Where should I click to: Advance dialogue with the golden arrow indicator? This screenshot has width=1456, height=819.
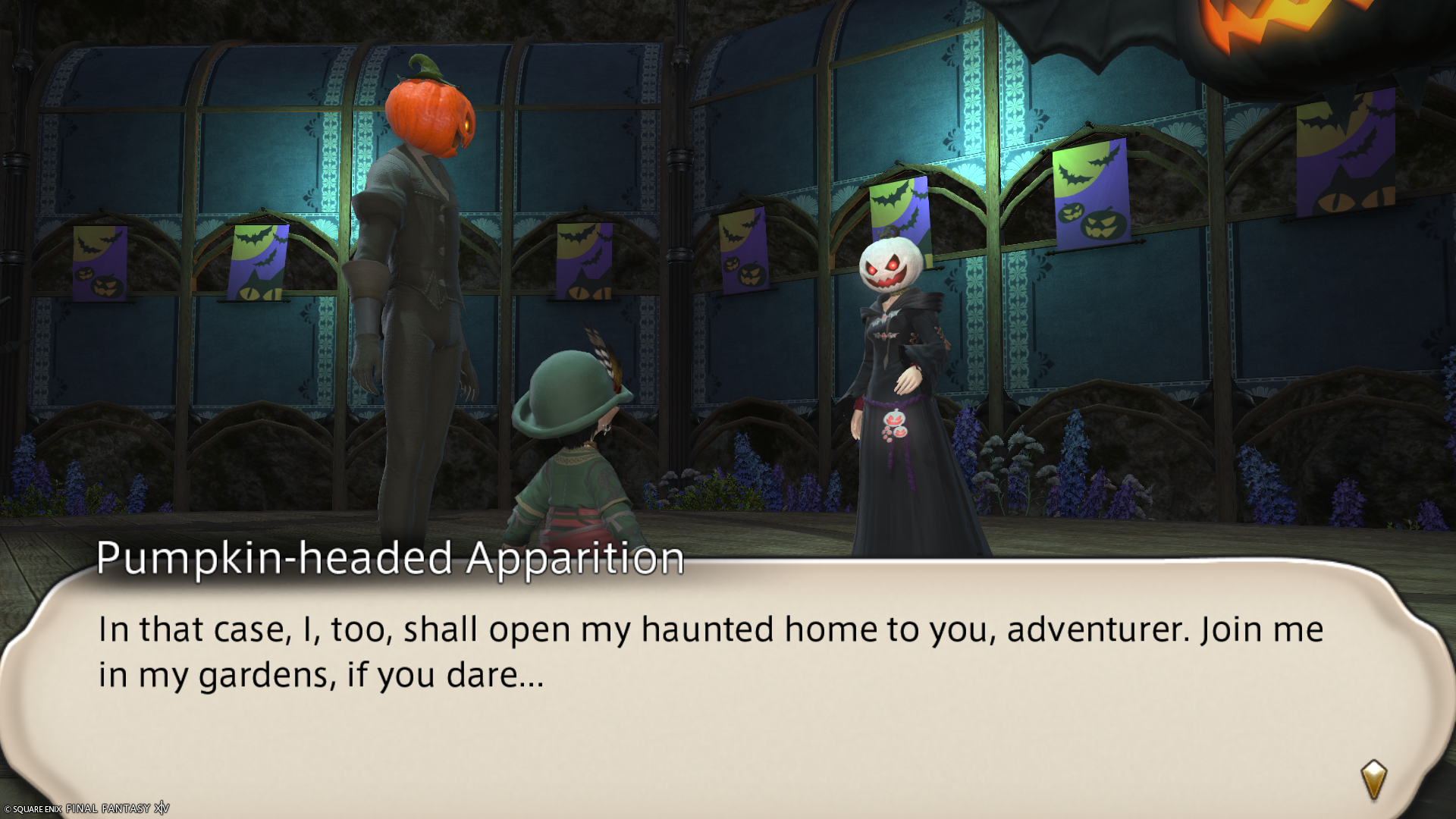(1373, 779)
